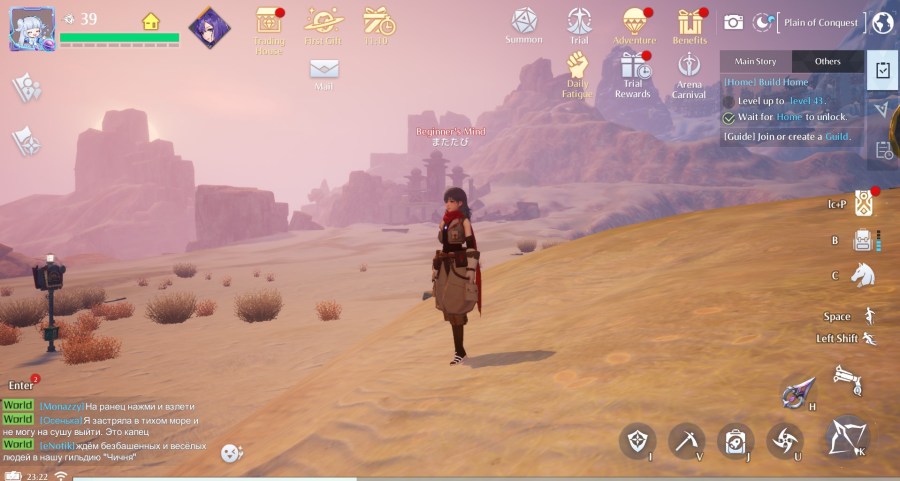Open the Summon menu

pos(524,21)
